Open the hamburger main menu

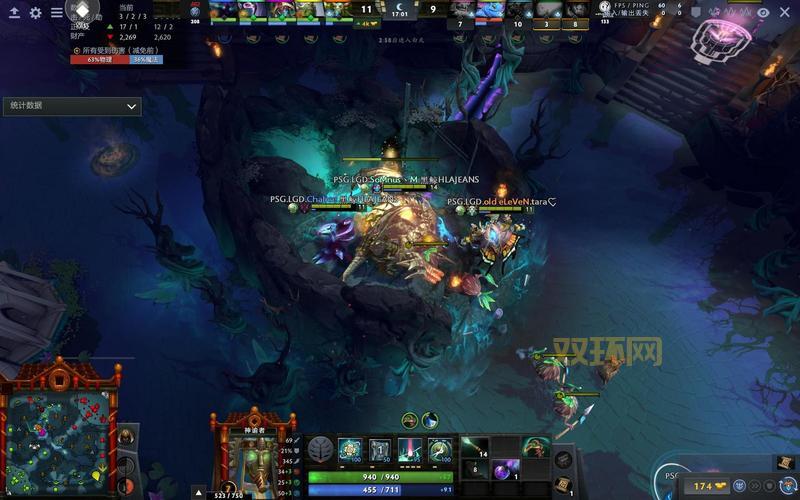point(57,13)
